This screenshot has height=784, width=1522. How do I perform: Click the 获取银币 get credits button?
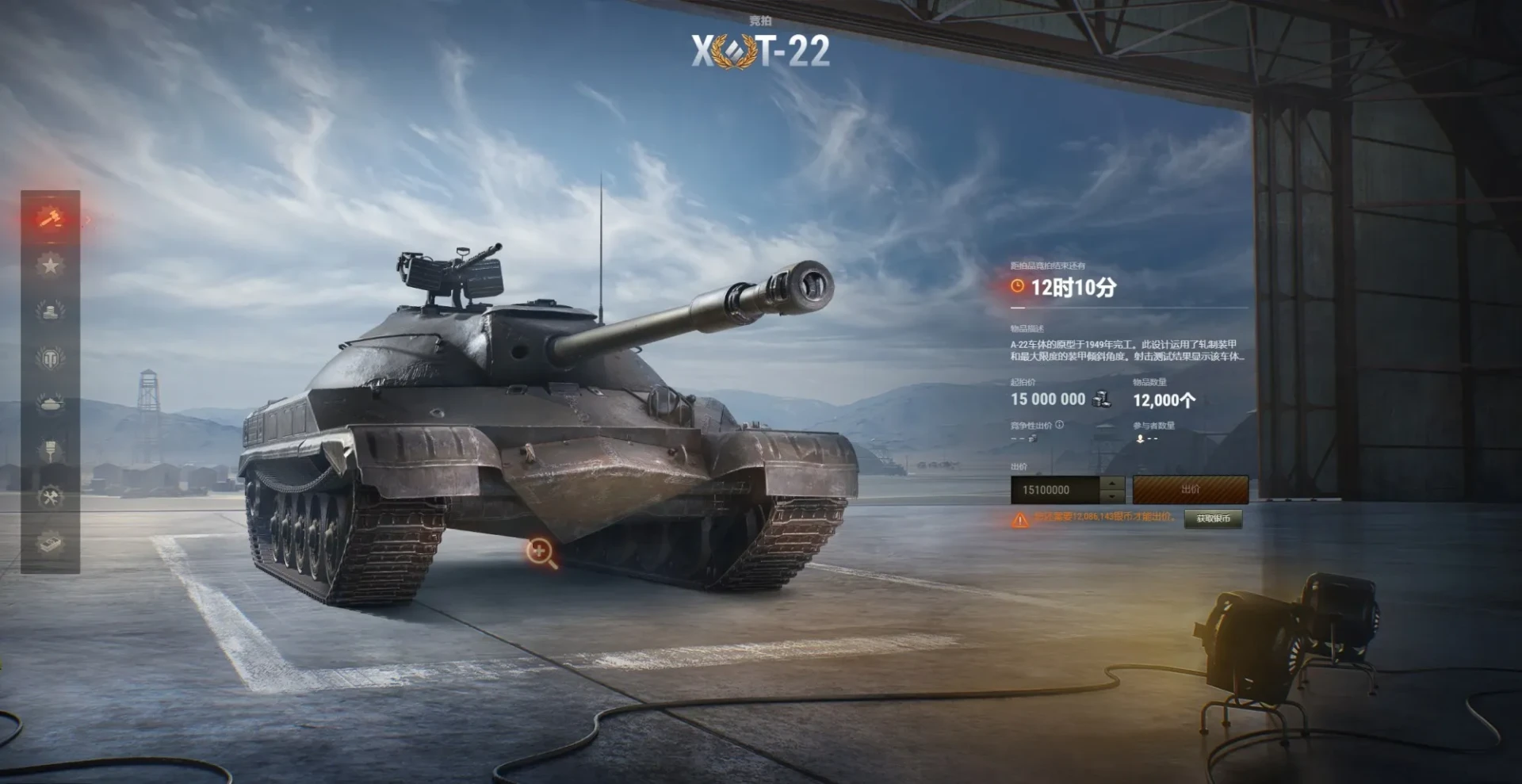pos(1213,518)
